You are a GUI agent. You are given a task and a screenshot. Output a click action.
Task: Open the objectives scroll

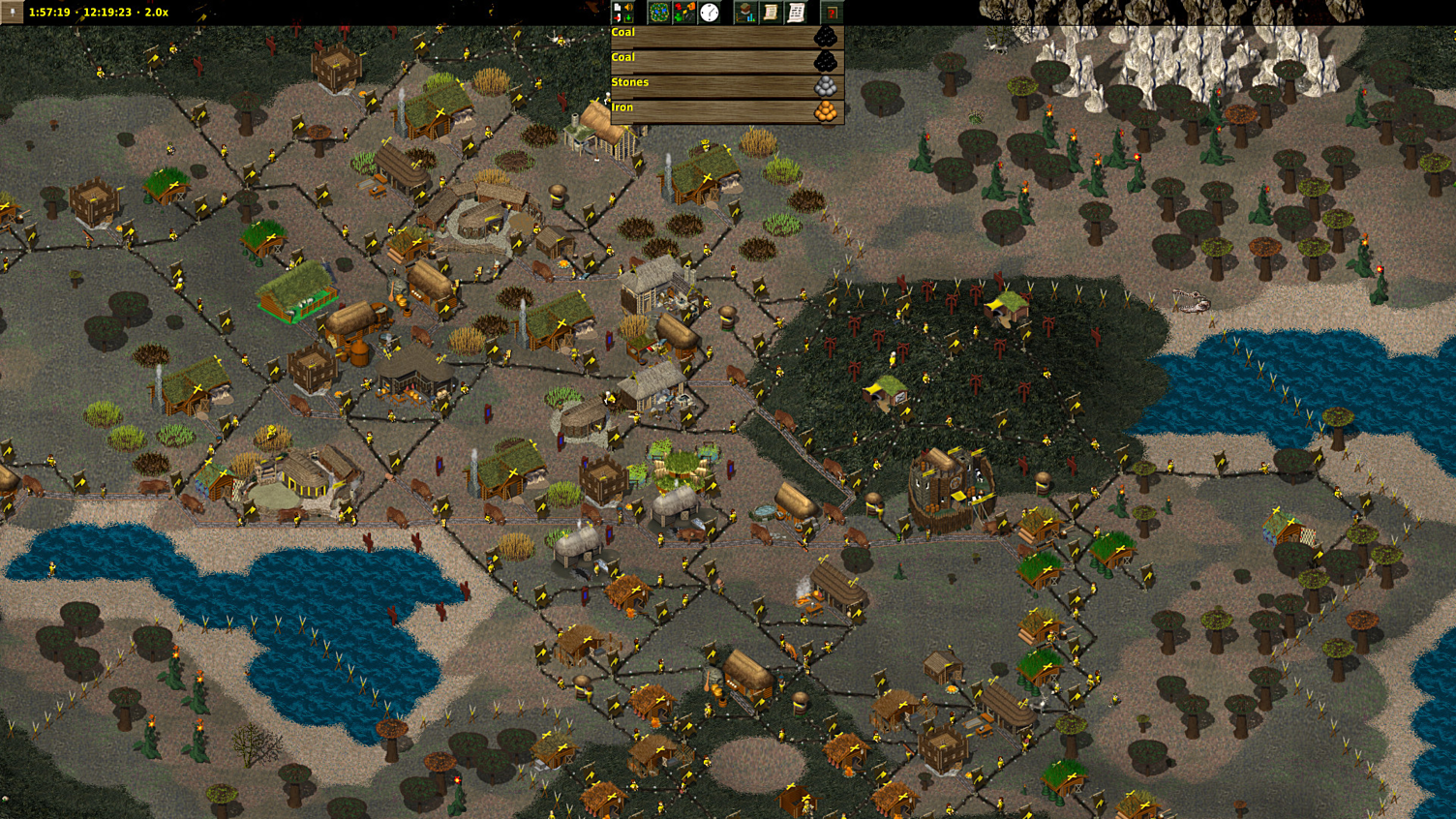click(x=771, y=13)
